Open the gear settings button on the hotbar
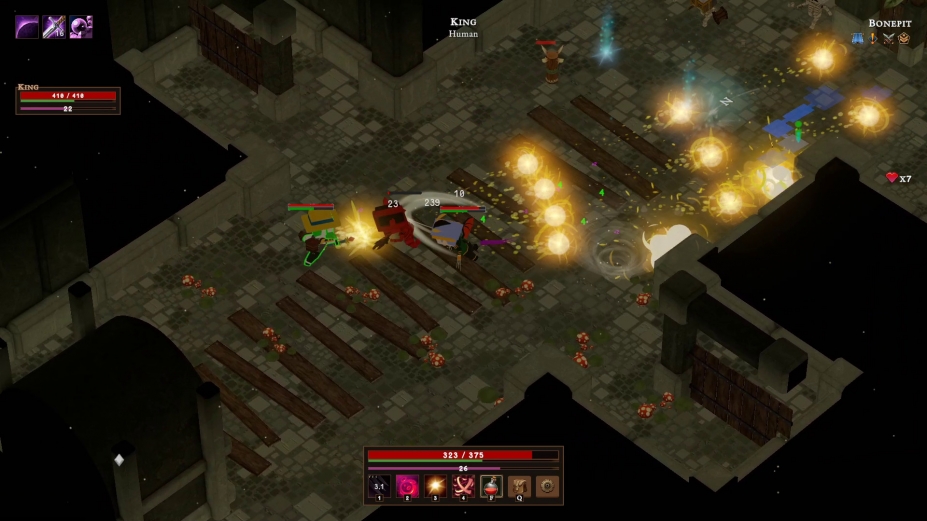The image size is (927, 521). (547, 486)
